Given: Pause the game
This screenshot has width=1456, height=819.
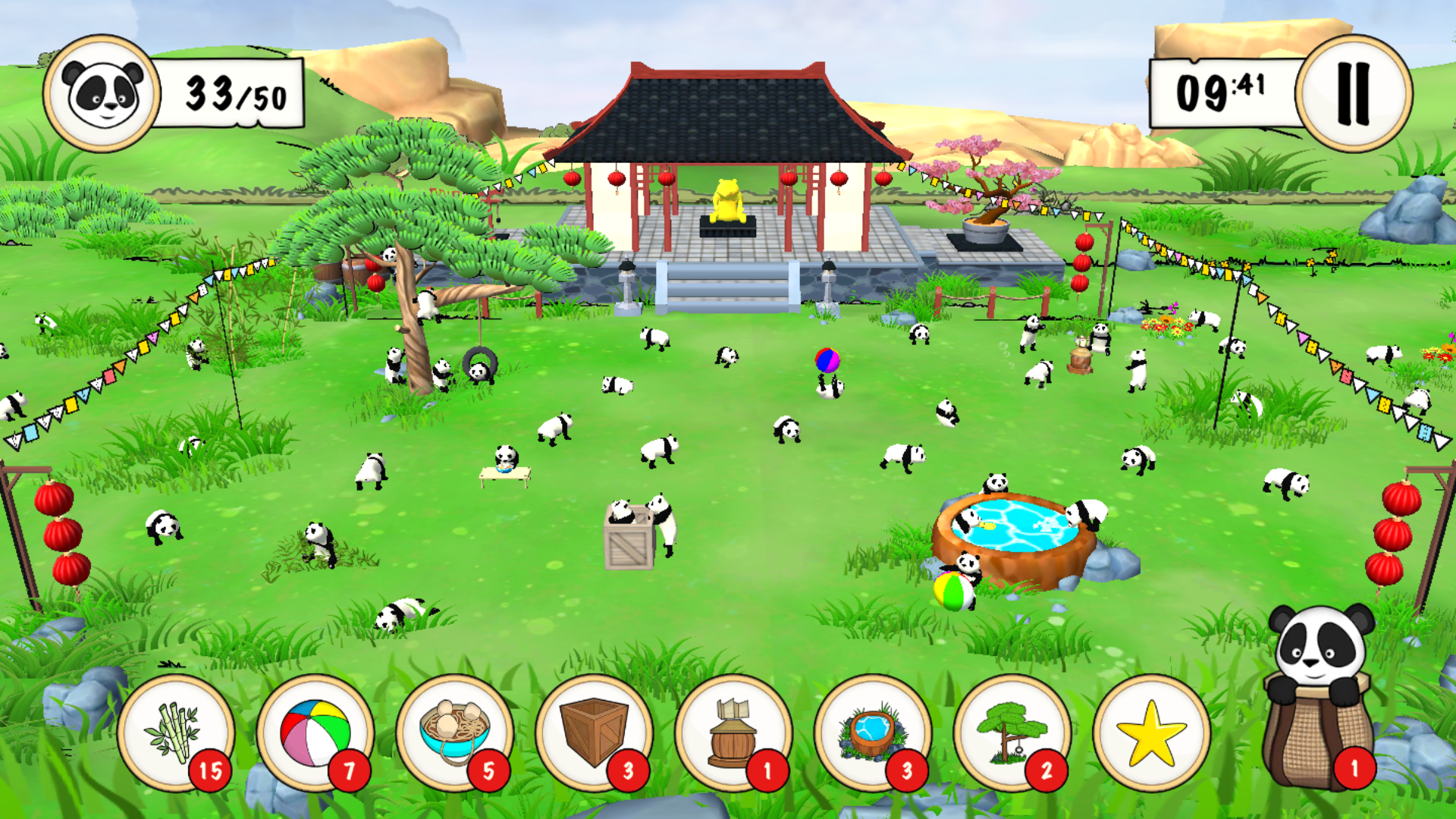Looking at the screenshot, I should [1354, 93].
